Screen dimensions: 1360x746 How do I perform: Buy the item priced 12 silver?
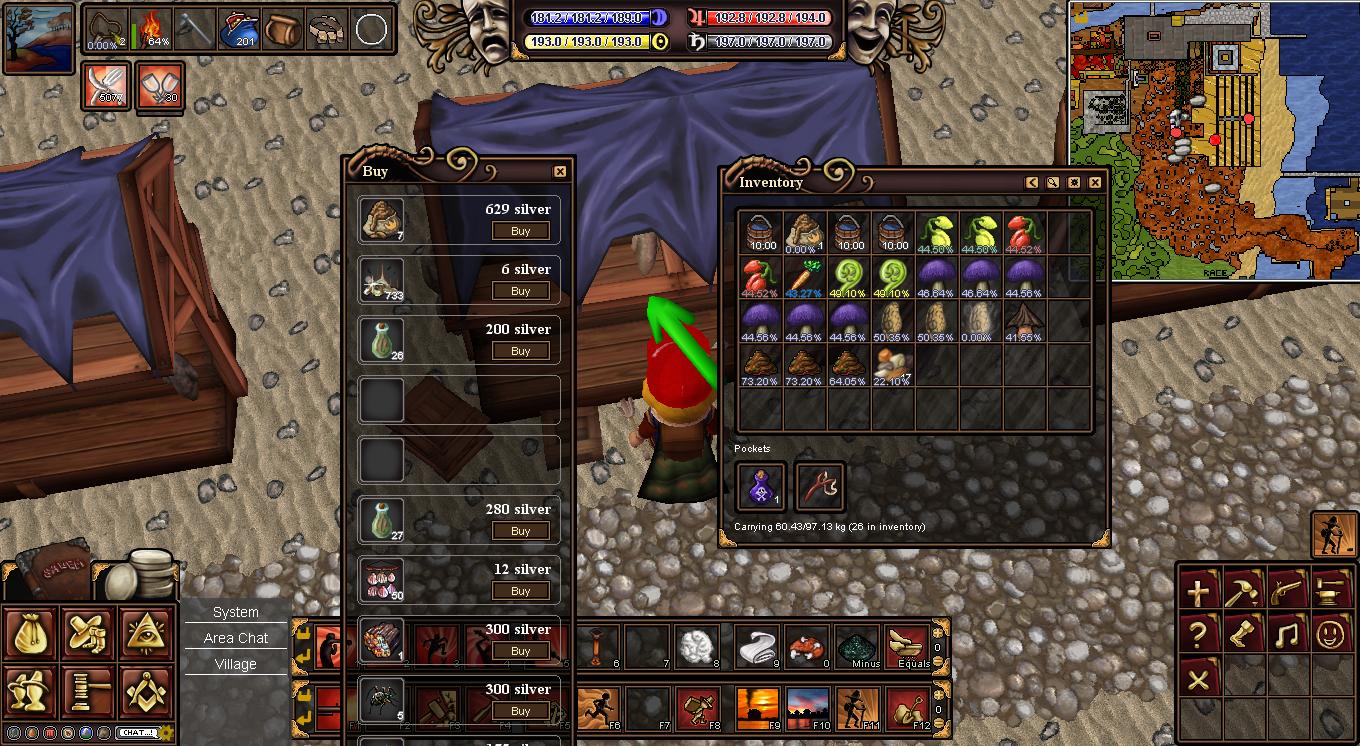(x=520, y=591)
